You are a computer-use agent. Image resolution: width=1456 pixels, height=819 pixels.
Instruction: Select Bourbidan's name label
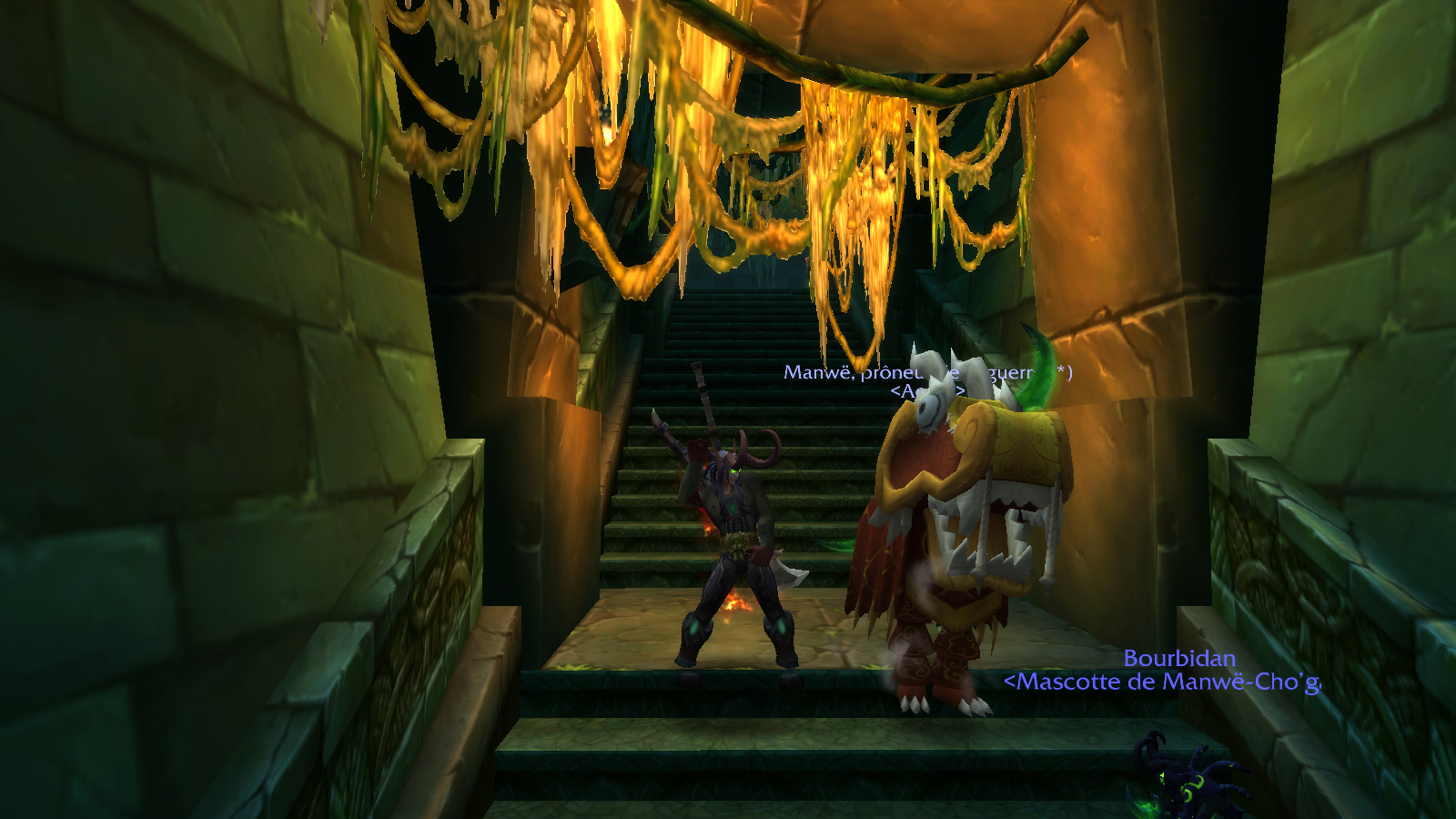1179,658
